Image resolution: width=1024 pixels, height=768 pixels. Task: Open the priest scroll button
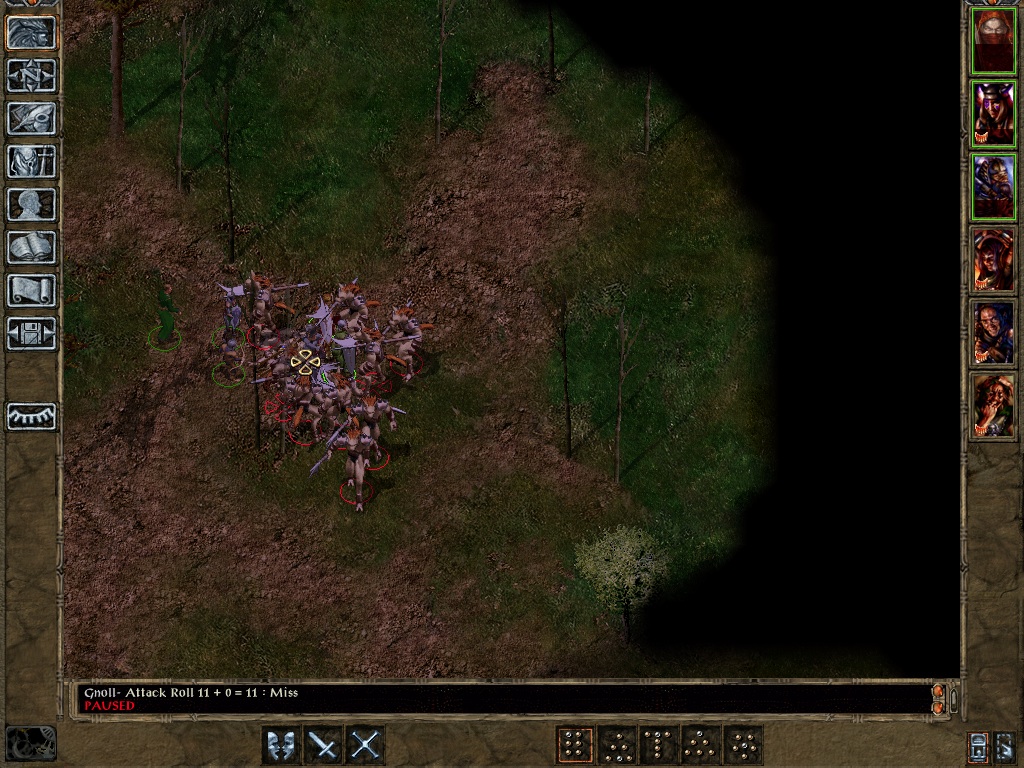[x=32, y=290]
